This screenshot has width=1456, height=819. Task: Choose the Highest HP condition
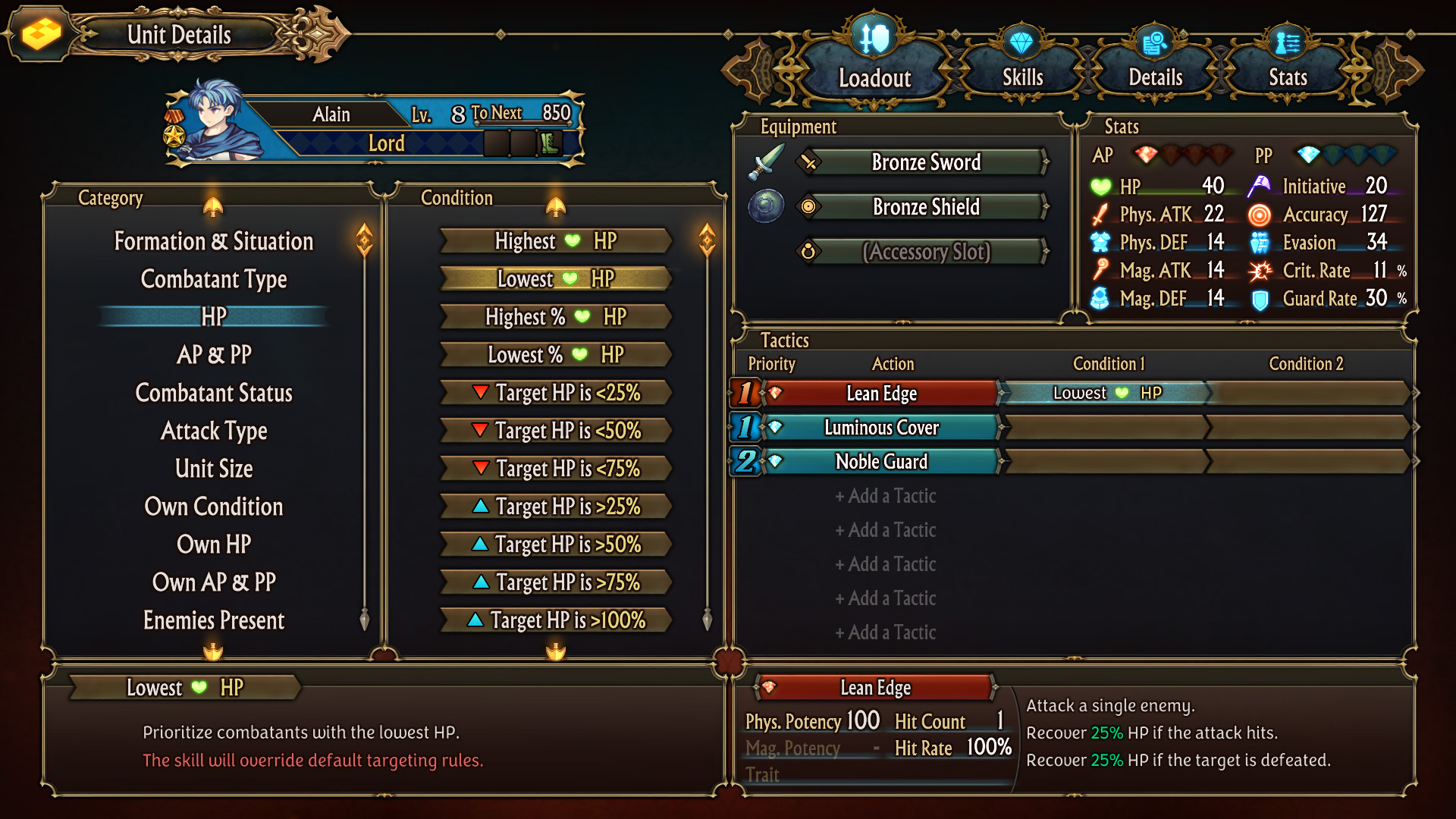point(555,241)
